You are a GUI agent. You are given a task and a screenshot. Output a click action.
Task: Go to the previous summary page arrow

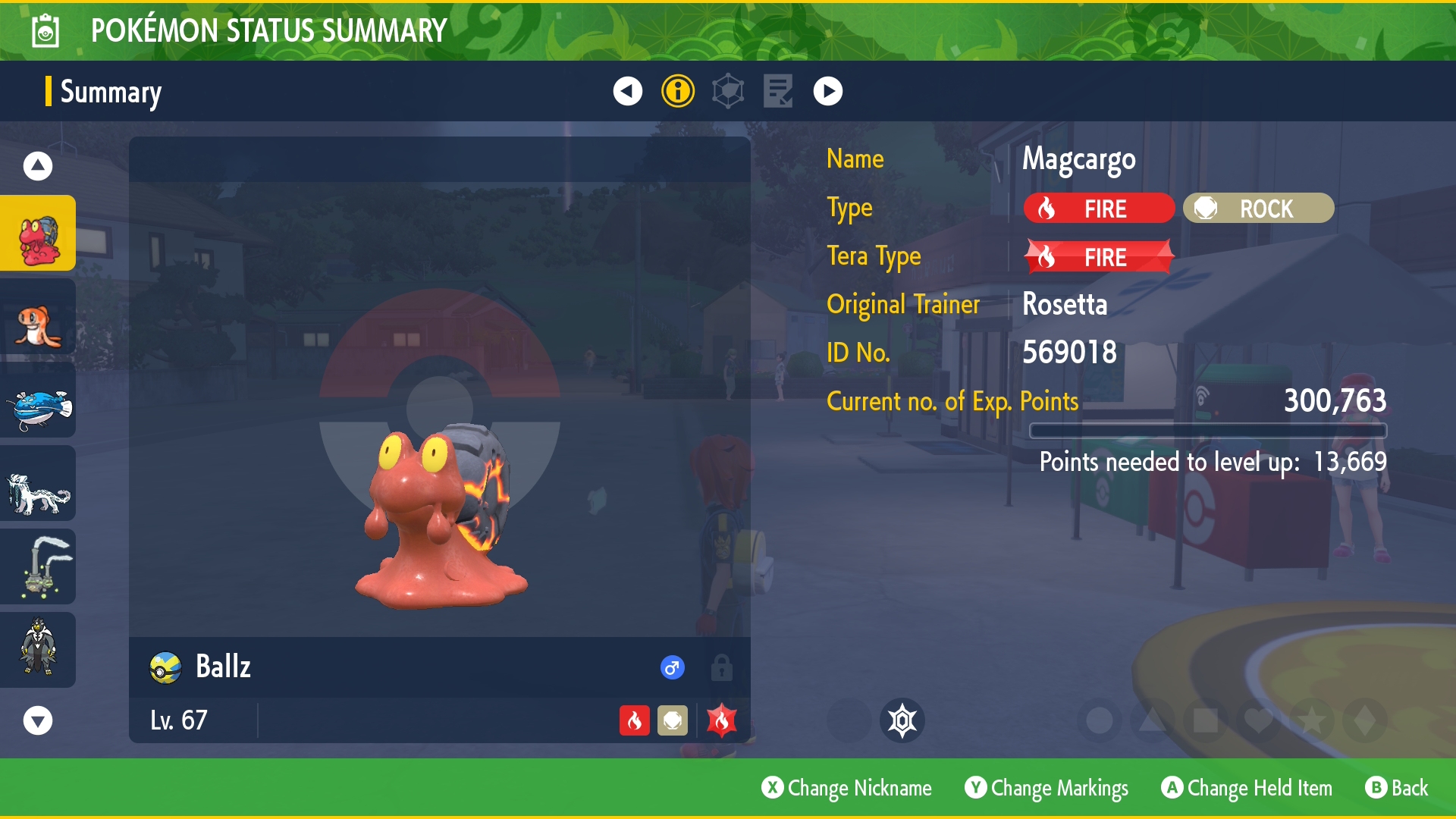[x=627, y=91]
